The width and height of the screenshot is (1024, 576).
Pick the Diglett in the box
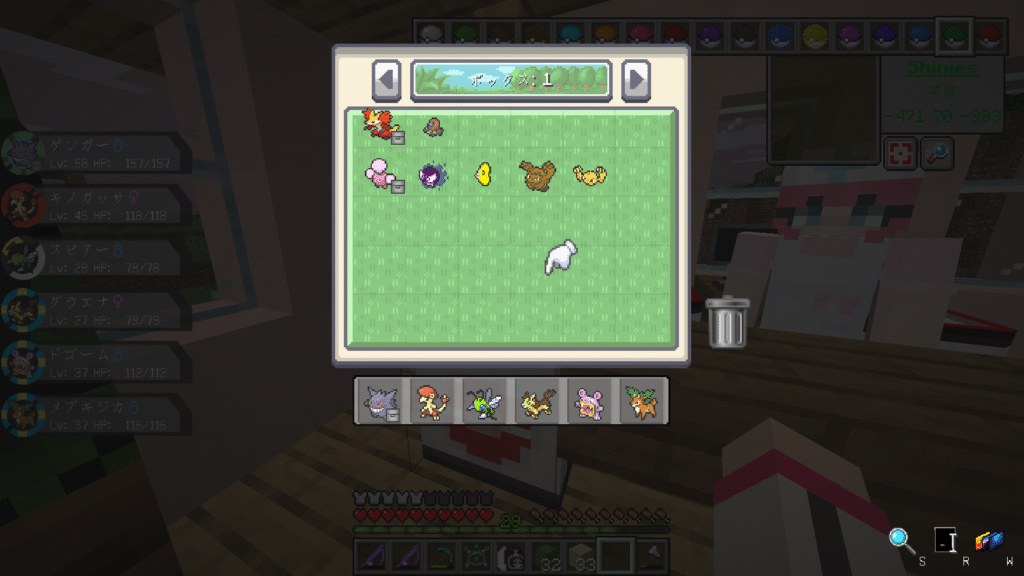433,127
